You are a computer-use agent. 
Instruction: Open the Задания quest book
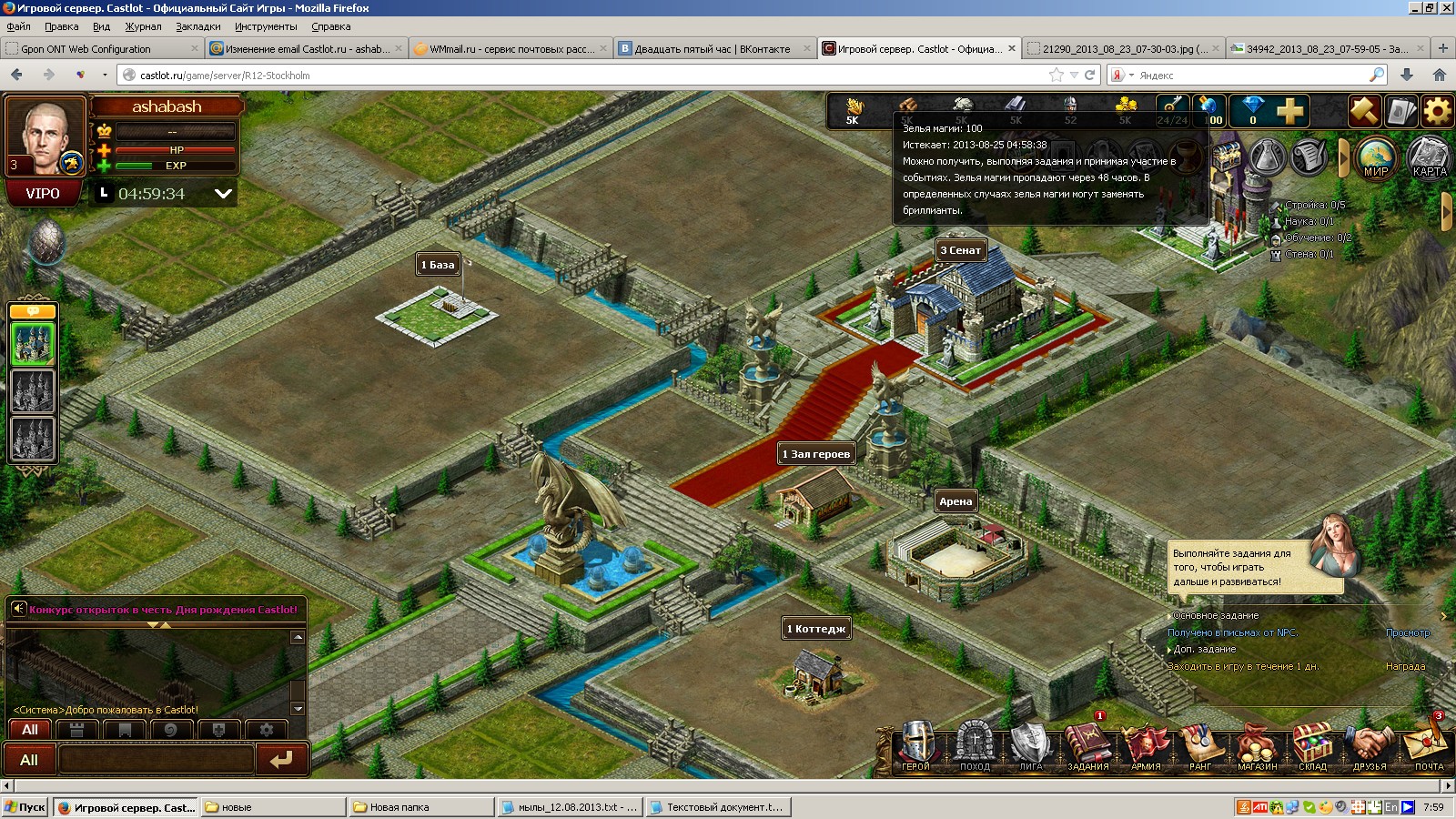[x=1087, y=746]
